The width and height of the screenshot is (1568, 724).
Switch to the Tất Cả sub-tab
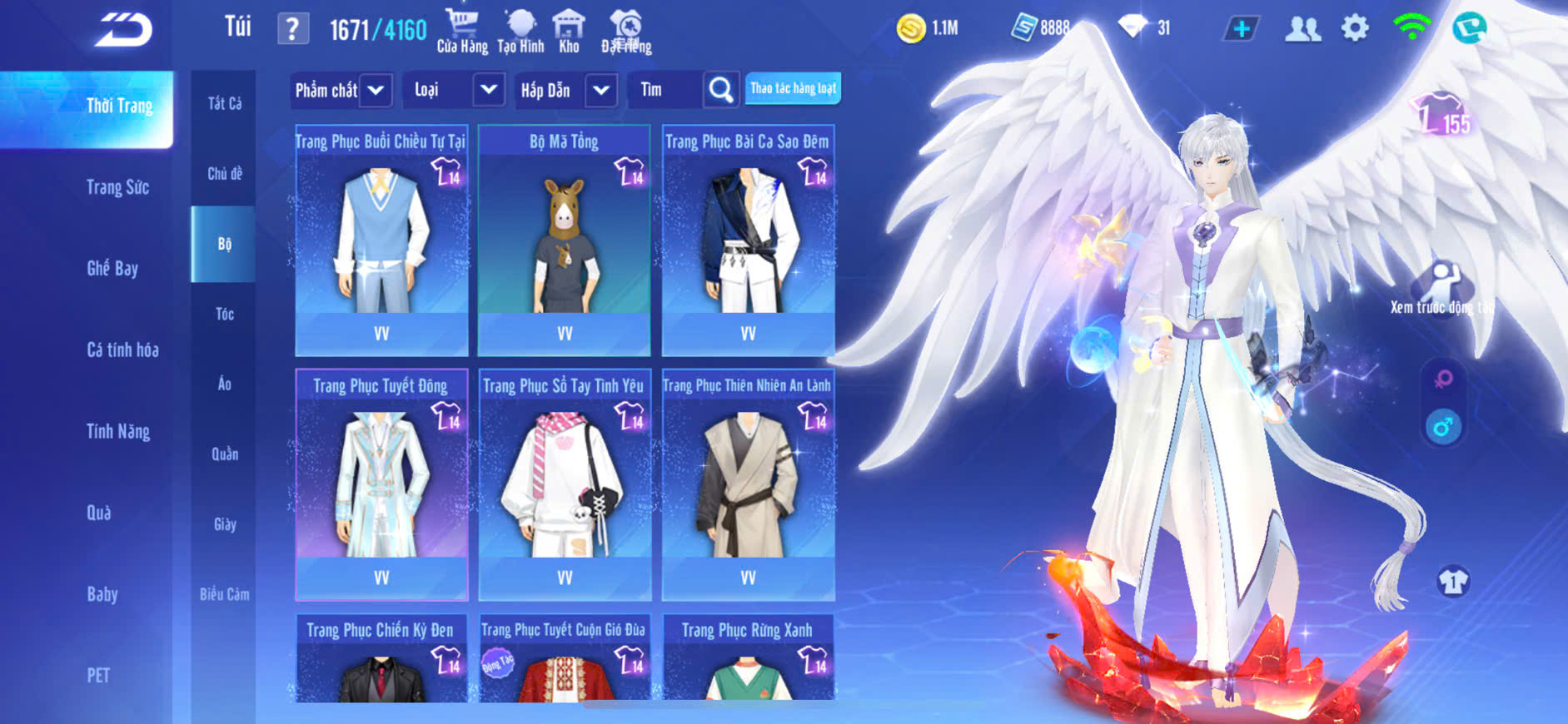(224, 103)
